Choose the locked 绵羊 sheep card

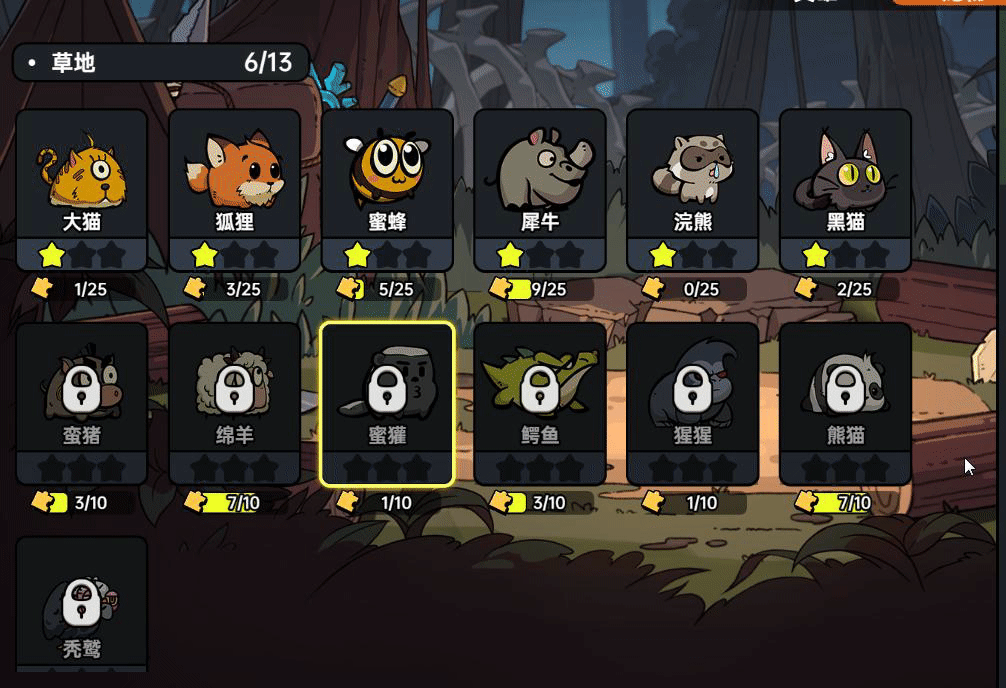(234, 403)
